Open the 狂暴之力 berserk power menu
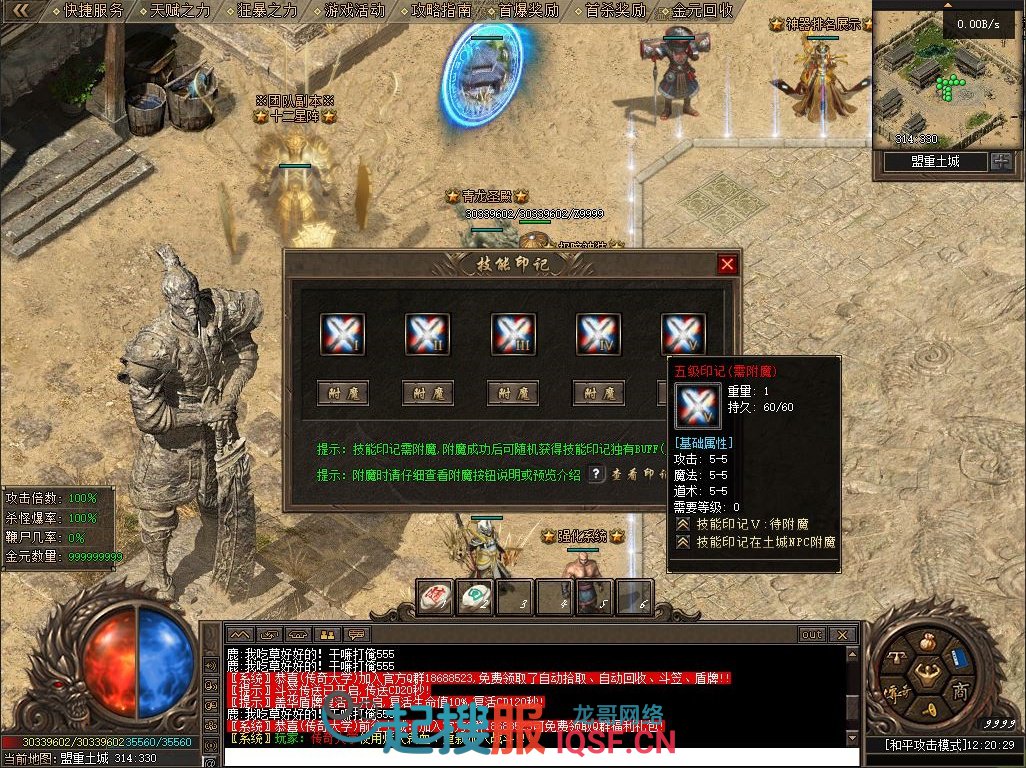 pyautogui.click(x=268, y=11)
